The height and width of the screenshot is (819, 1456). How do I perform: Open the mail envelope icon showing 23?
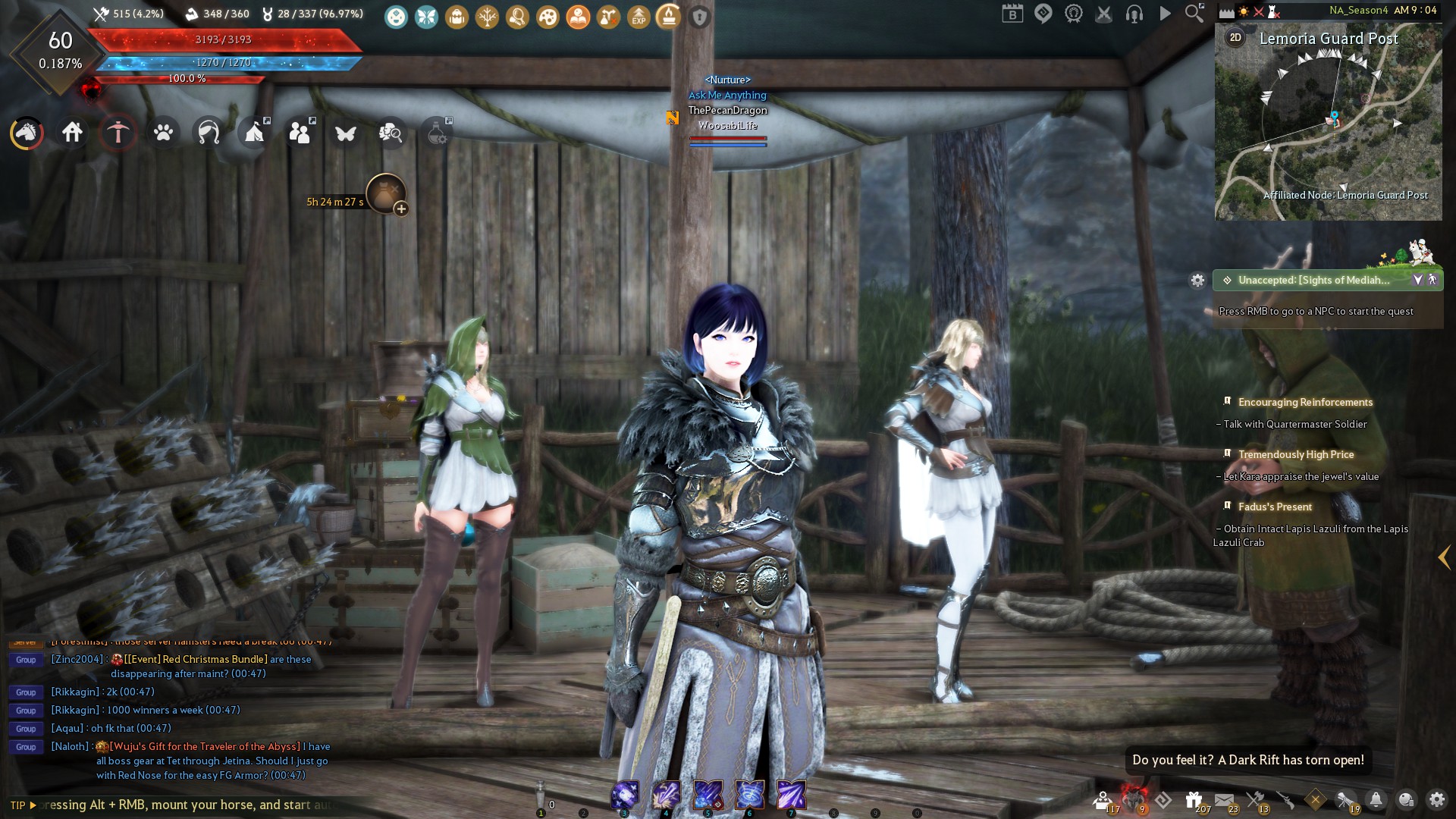[1222, 799]
